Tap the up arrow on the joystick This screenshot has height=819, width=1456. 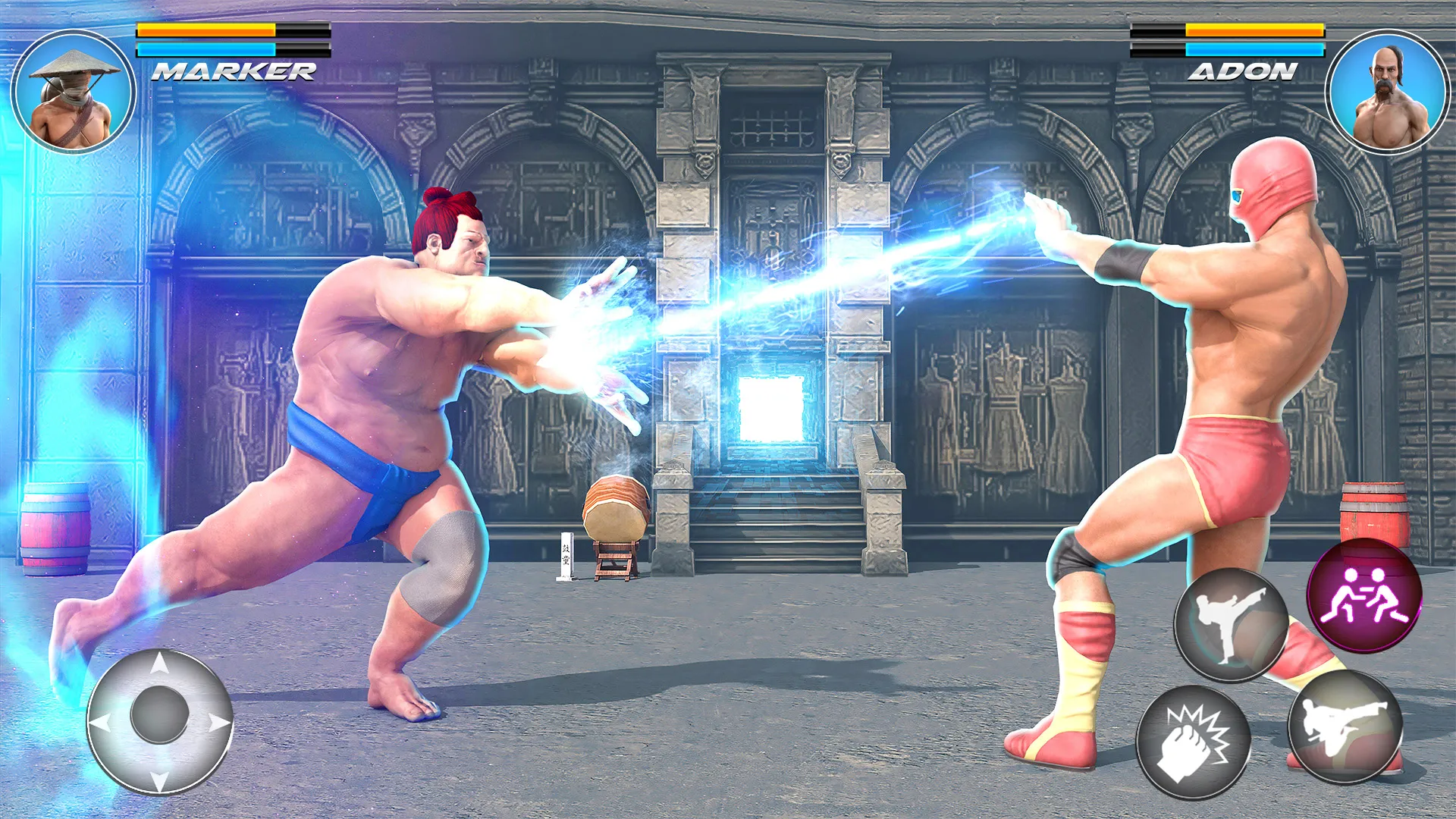tap(159, 662)
